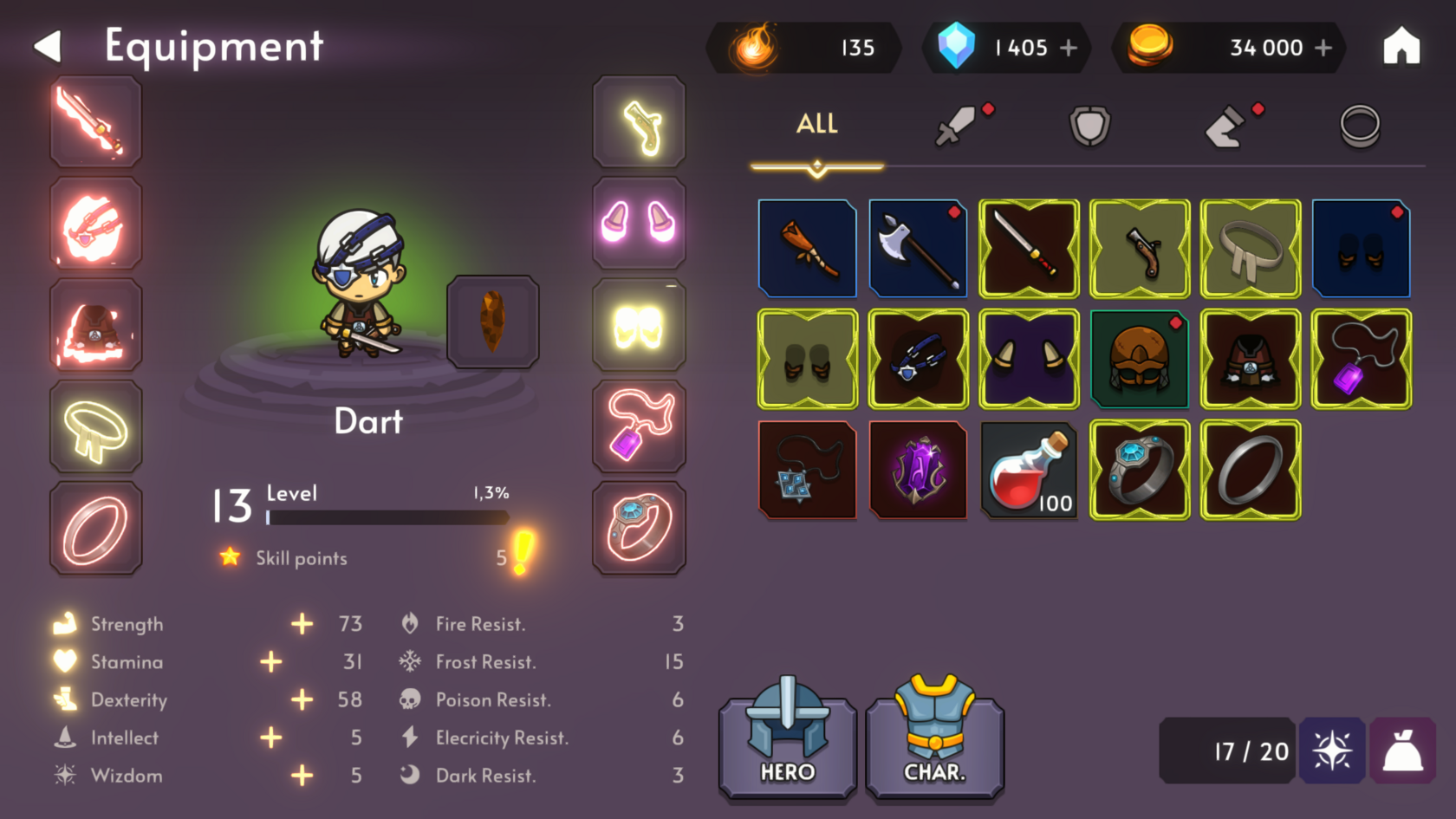This screenshot has width=1456, height=819.
Task: Go back using the arrow beside Equipment
Action: [x=49, y=47]
